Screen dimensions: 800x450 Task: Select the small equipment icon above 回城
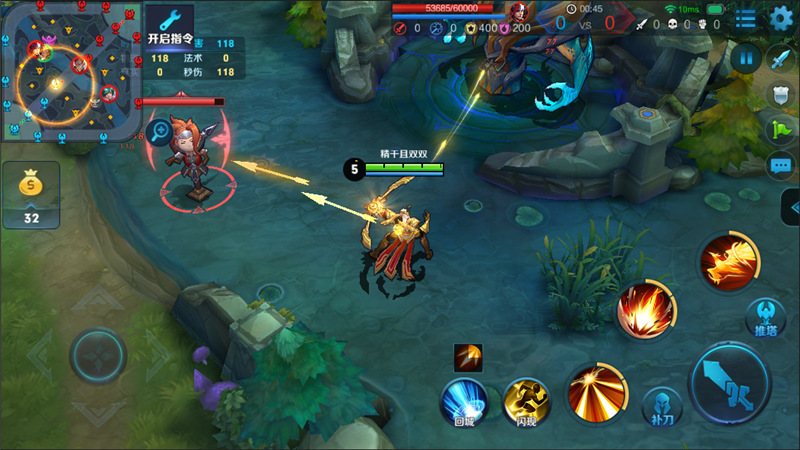point(468,356)
